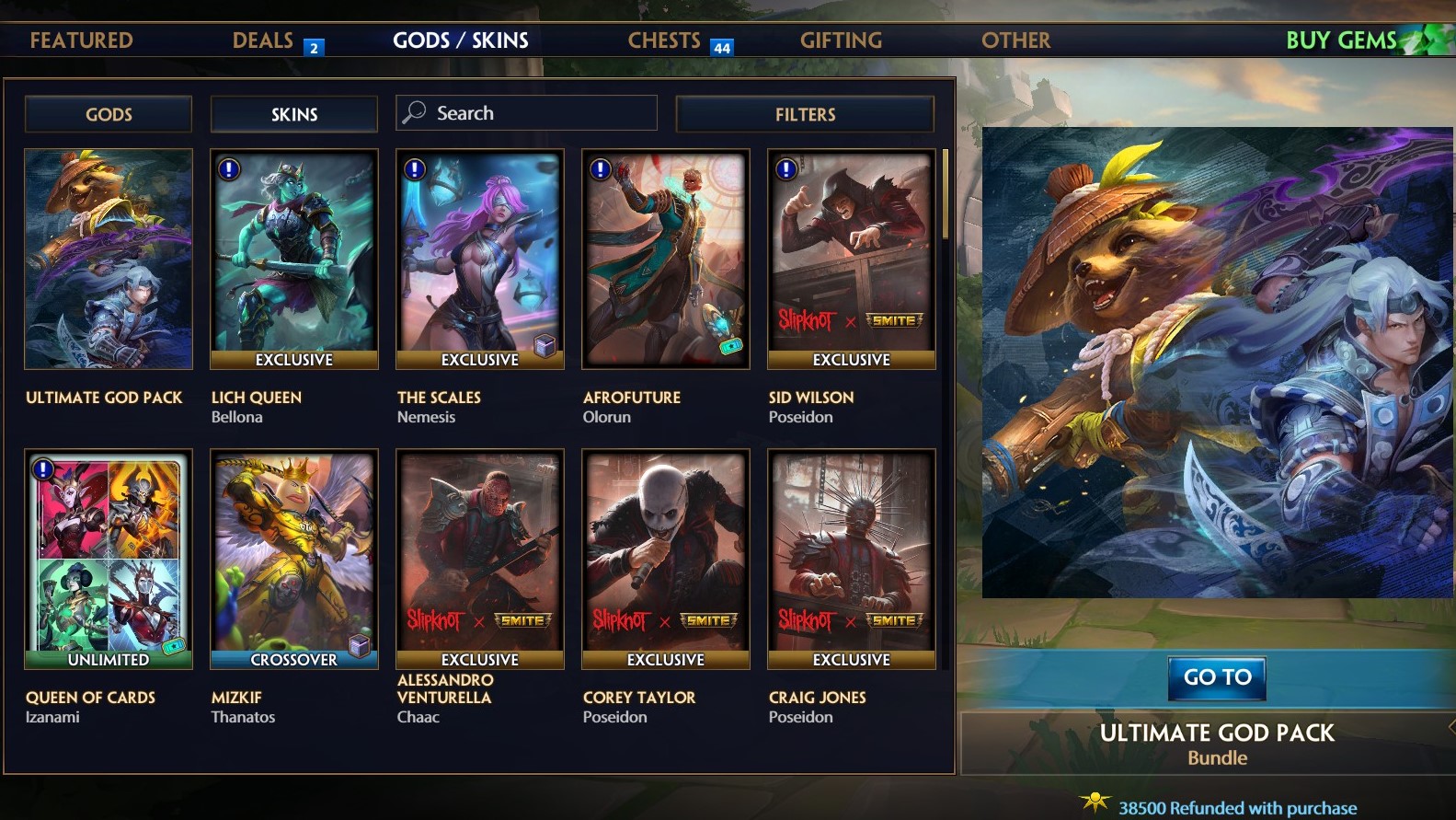The height and width of the screenshot is (820, 1456).
Task: Open the Chests tab
Action: pyautogui.click(x=664, y=40)
